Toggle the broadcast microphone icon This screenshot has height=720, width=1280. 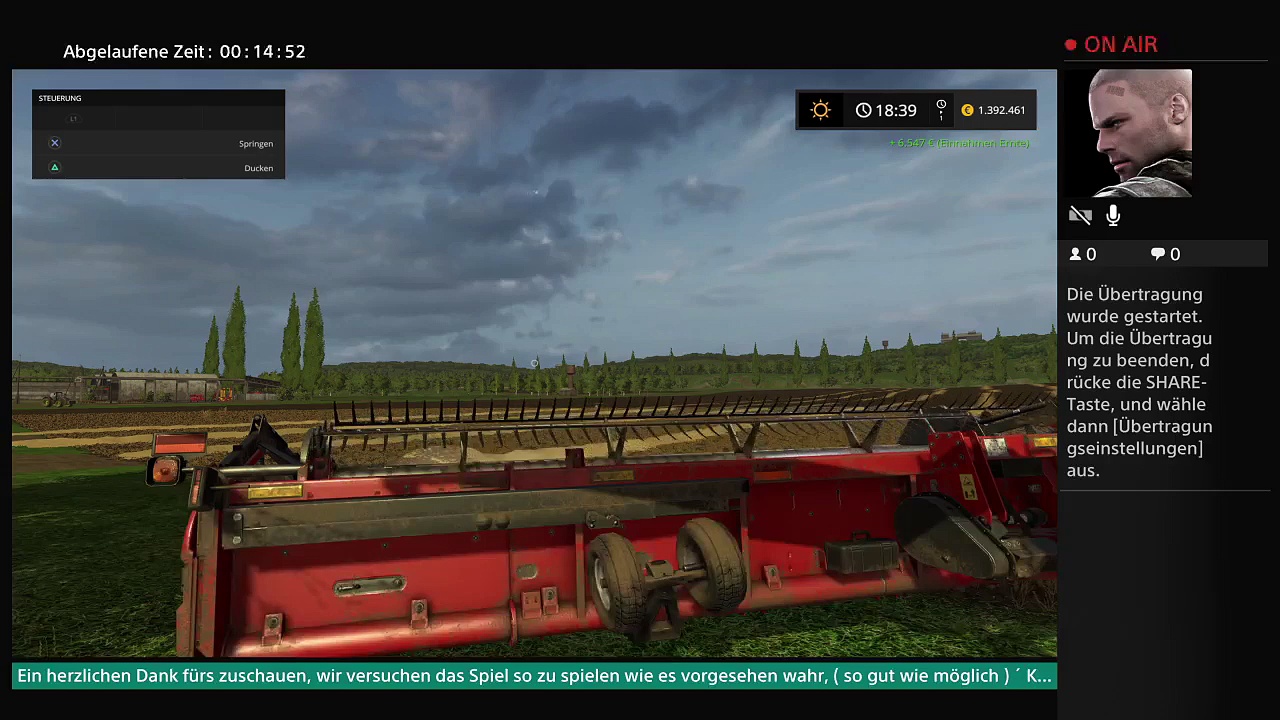tap(1113, 215)
